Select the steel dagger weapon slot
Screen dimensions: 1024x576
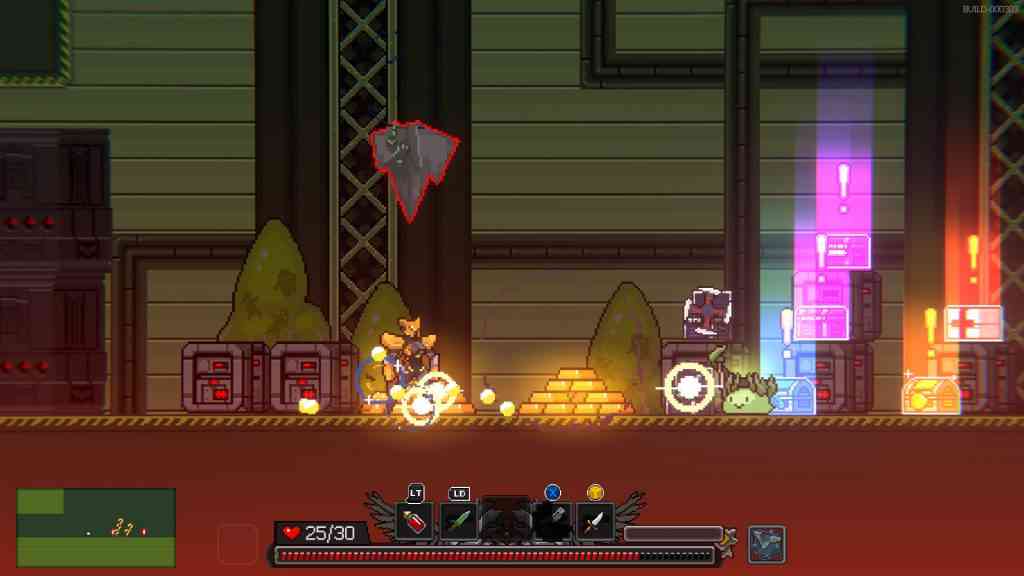[596, 521]
